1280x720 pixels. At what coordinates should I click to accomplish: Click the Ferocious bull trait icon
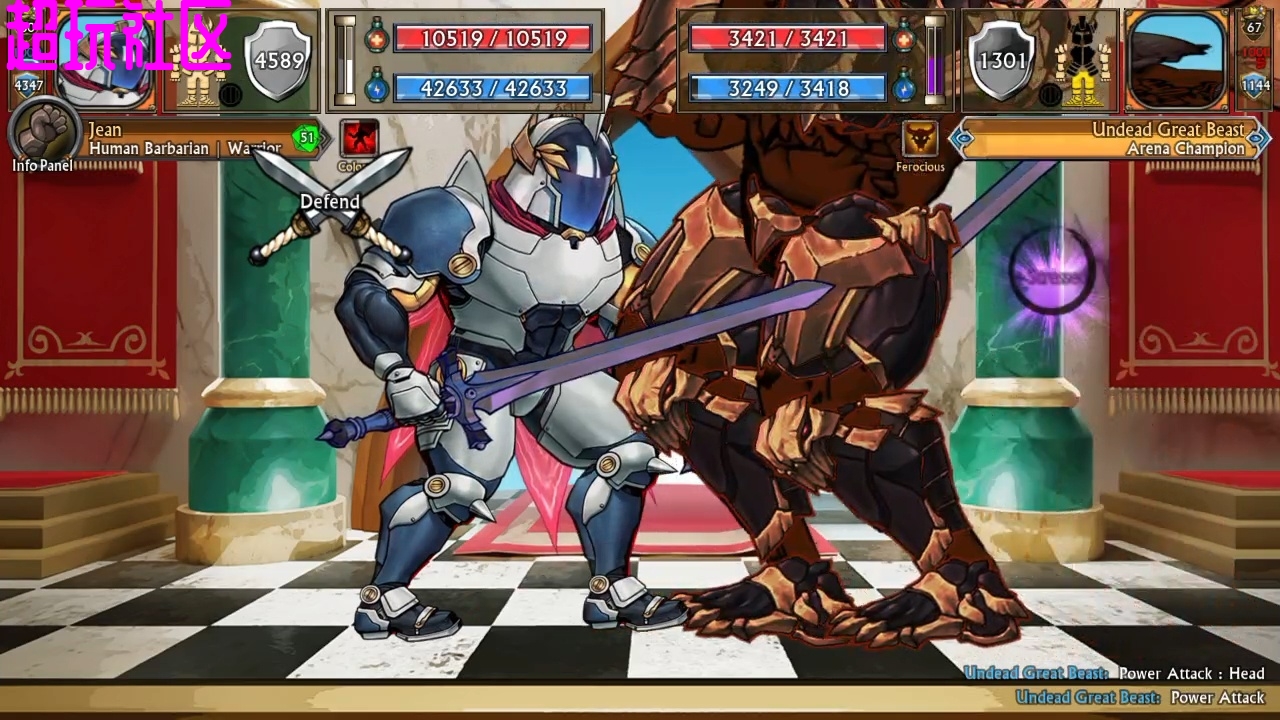[x=919, y=139]
